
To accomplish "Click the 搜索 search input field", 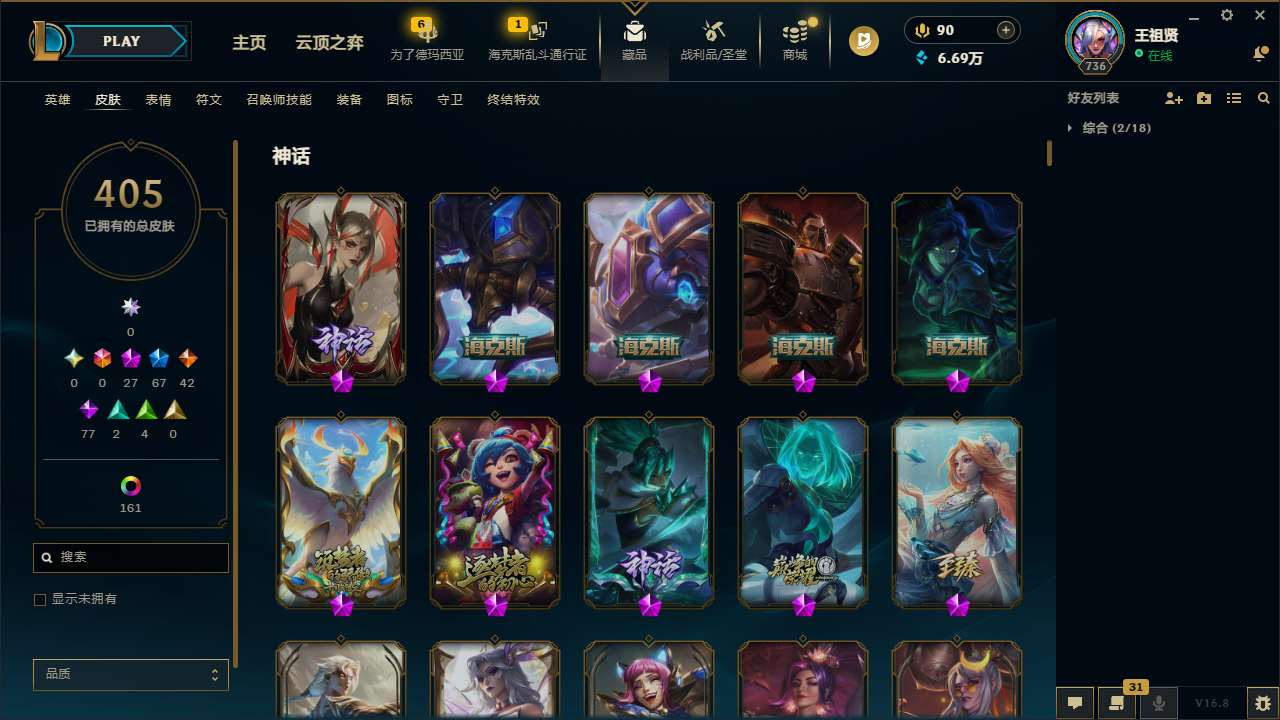I will coord(130,557).
